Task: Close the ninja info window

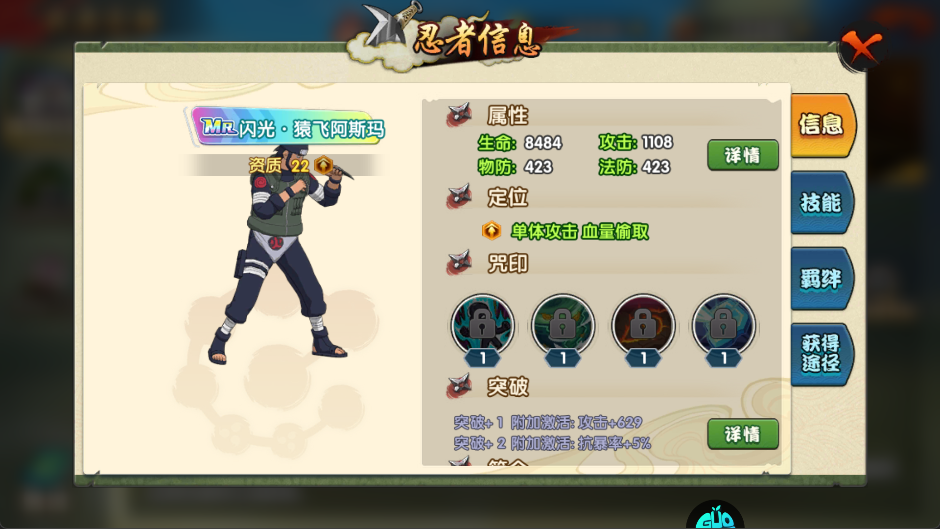Action: (859, 47)
